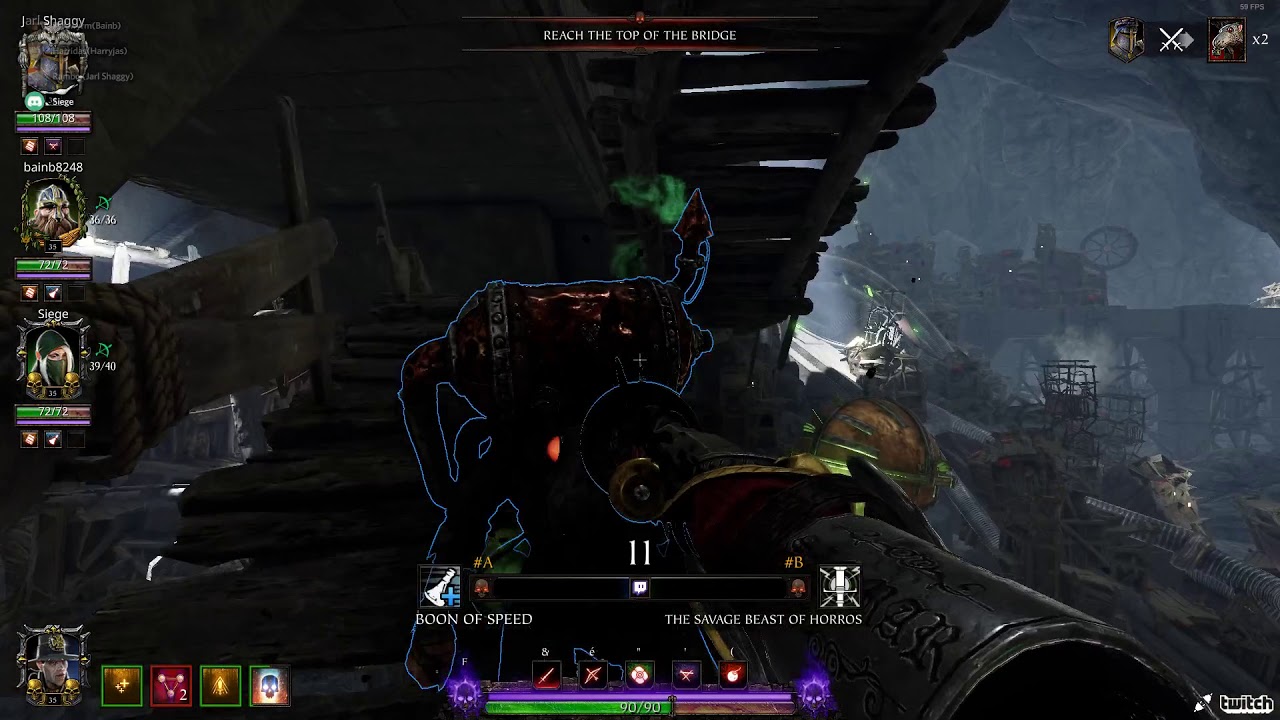Click the Twitch watermark logo
Image resolution: width=1280 pixels, height=720 pixels.
coord(1235,703)
